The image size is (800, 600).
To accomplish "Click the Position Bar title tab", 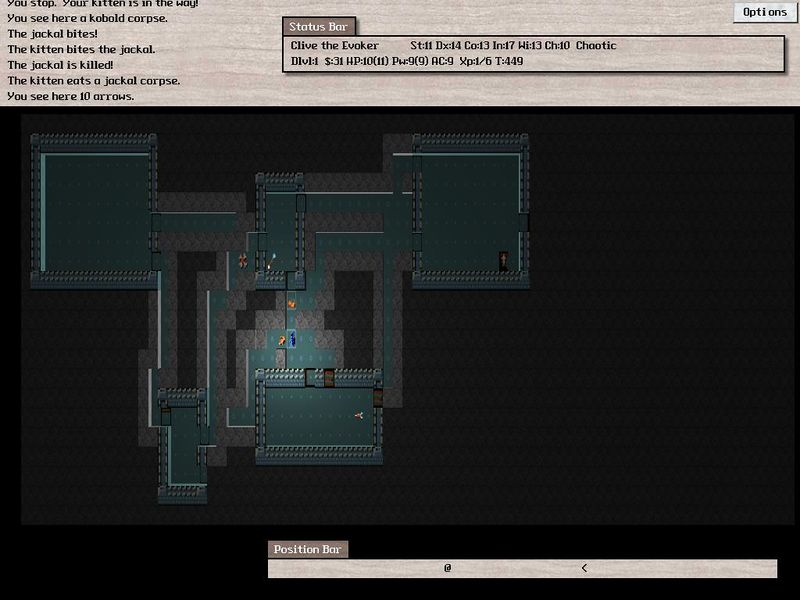I will point(307,549).
